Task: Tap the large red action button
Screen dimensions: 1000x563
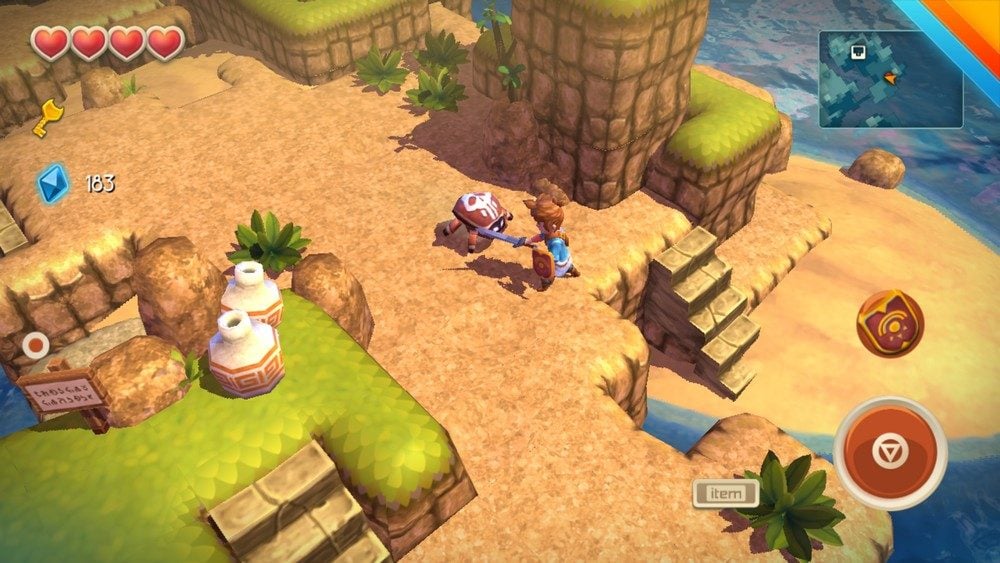Action: click(889, 453)
